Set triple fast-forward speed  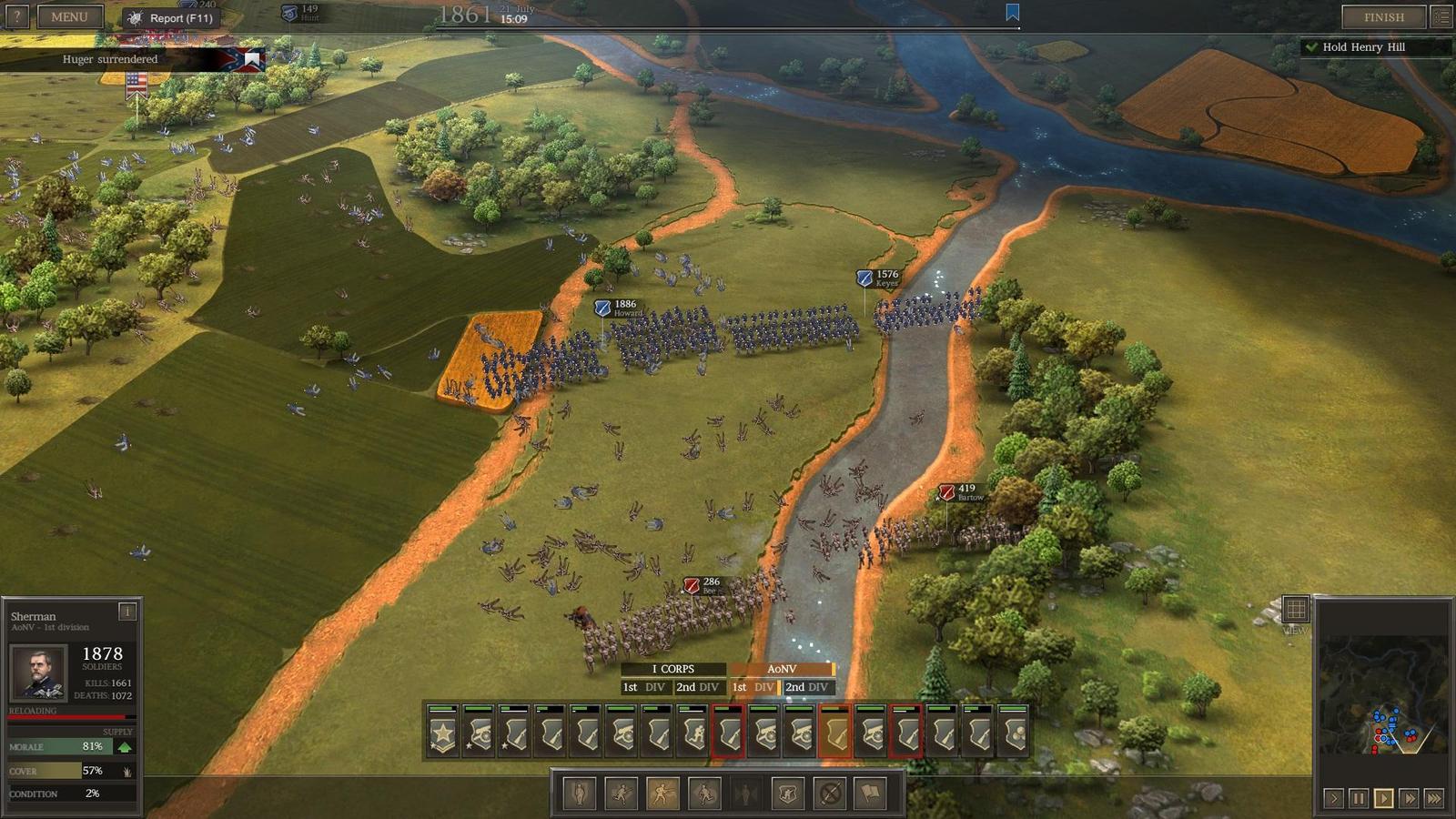pos(1434,798)
